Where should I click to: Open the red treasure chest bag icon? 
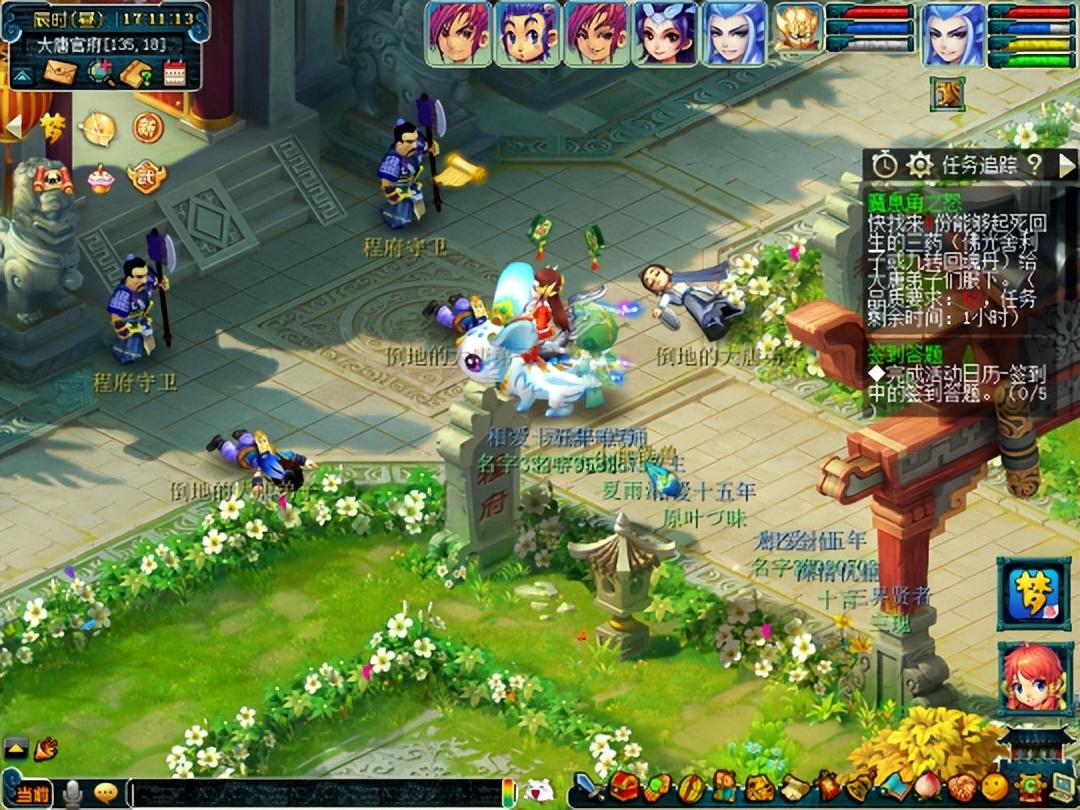(x=626, y=787)
